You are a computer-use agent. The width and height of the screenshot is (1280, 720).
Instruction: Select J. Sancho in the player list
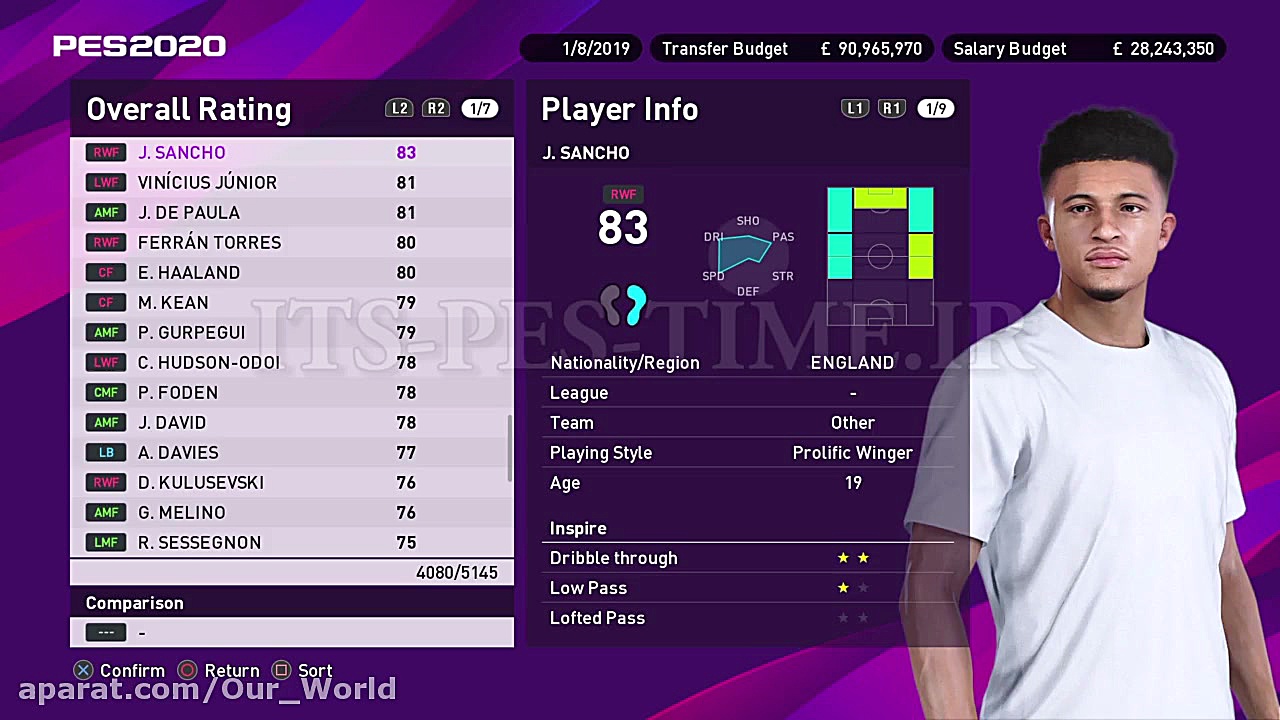(x=290, y=152)
